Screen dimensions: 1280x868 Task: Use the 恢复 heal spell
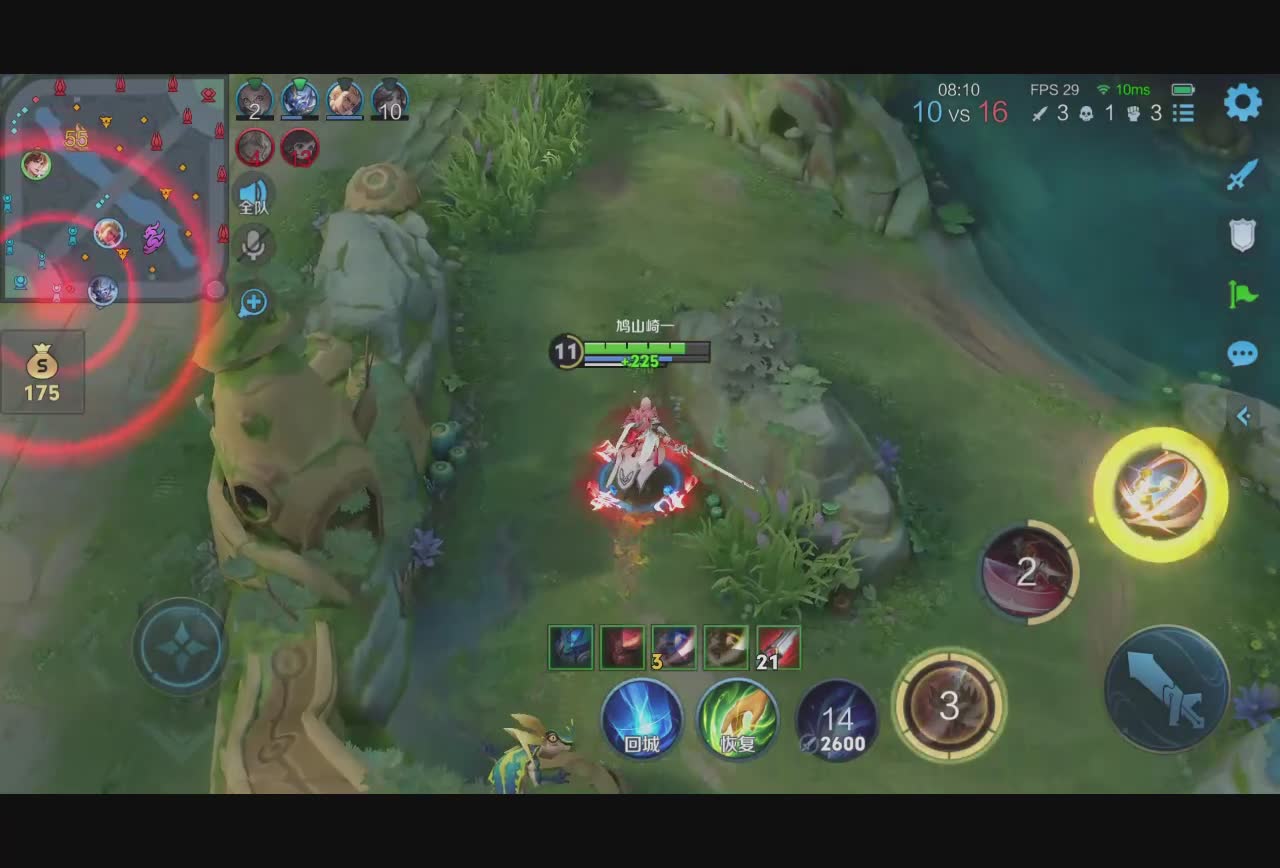(738, 719)
